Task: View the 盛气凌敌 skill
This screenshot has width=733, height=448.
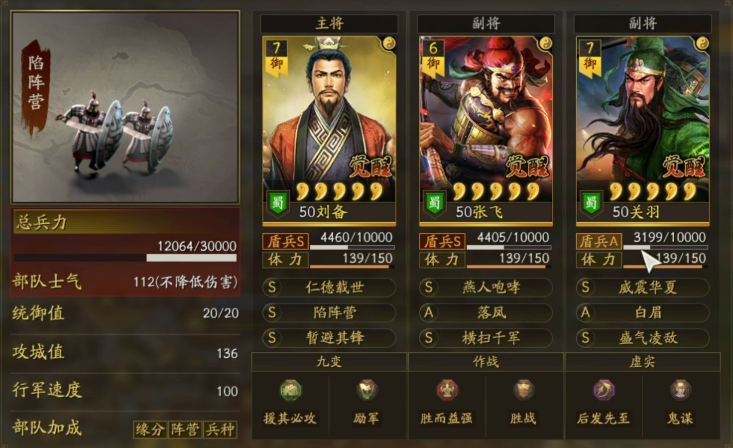Action: (x=643, y=337)
